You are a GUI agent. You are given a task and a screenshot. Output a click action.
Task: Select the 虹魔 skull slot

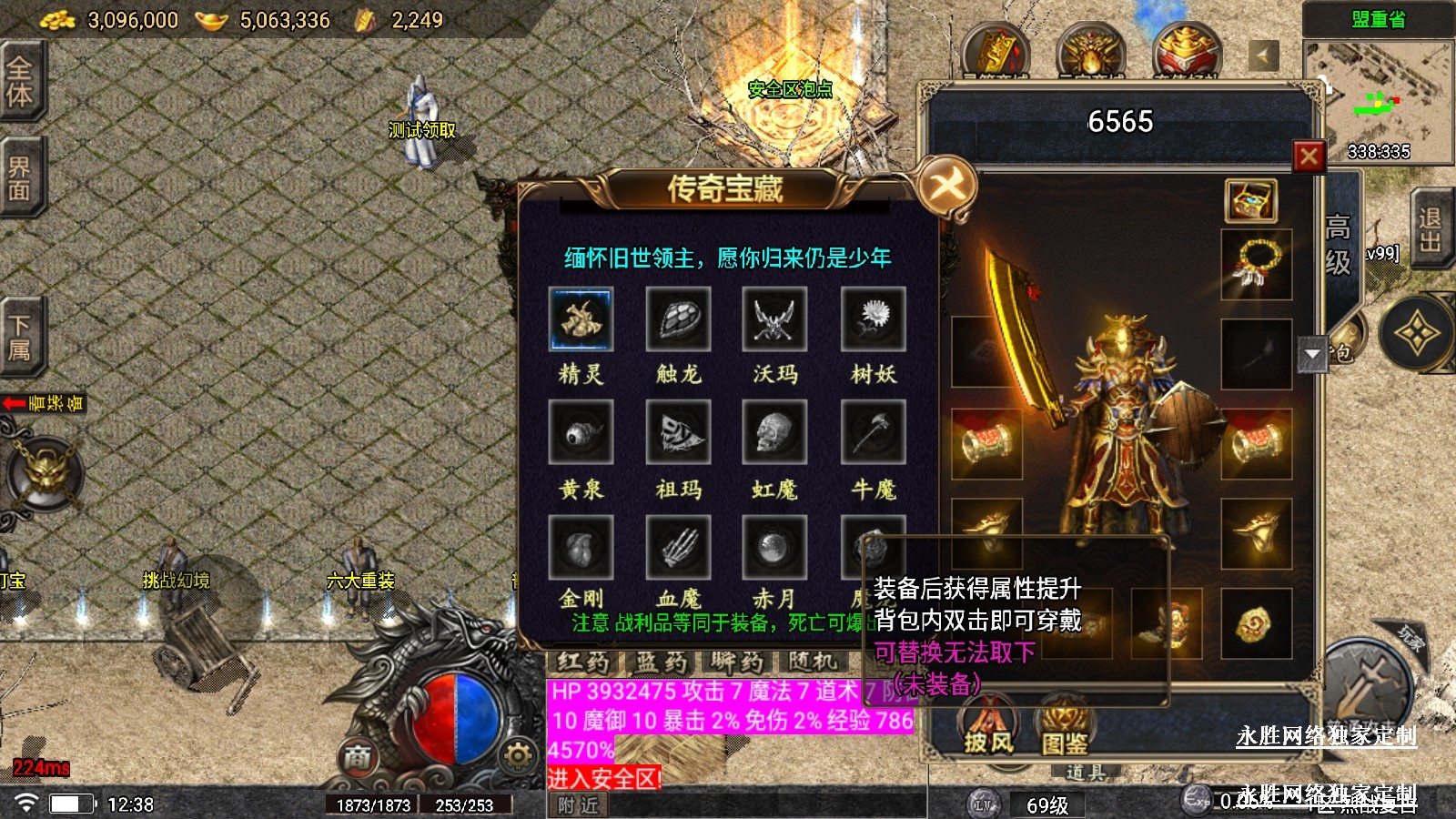tap(774, 433)
